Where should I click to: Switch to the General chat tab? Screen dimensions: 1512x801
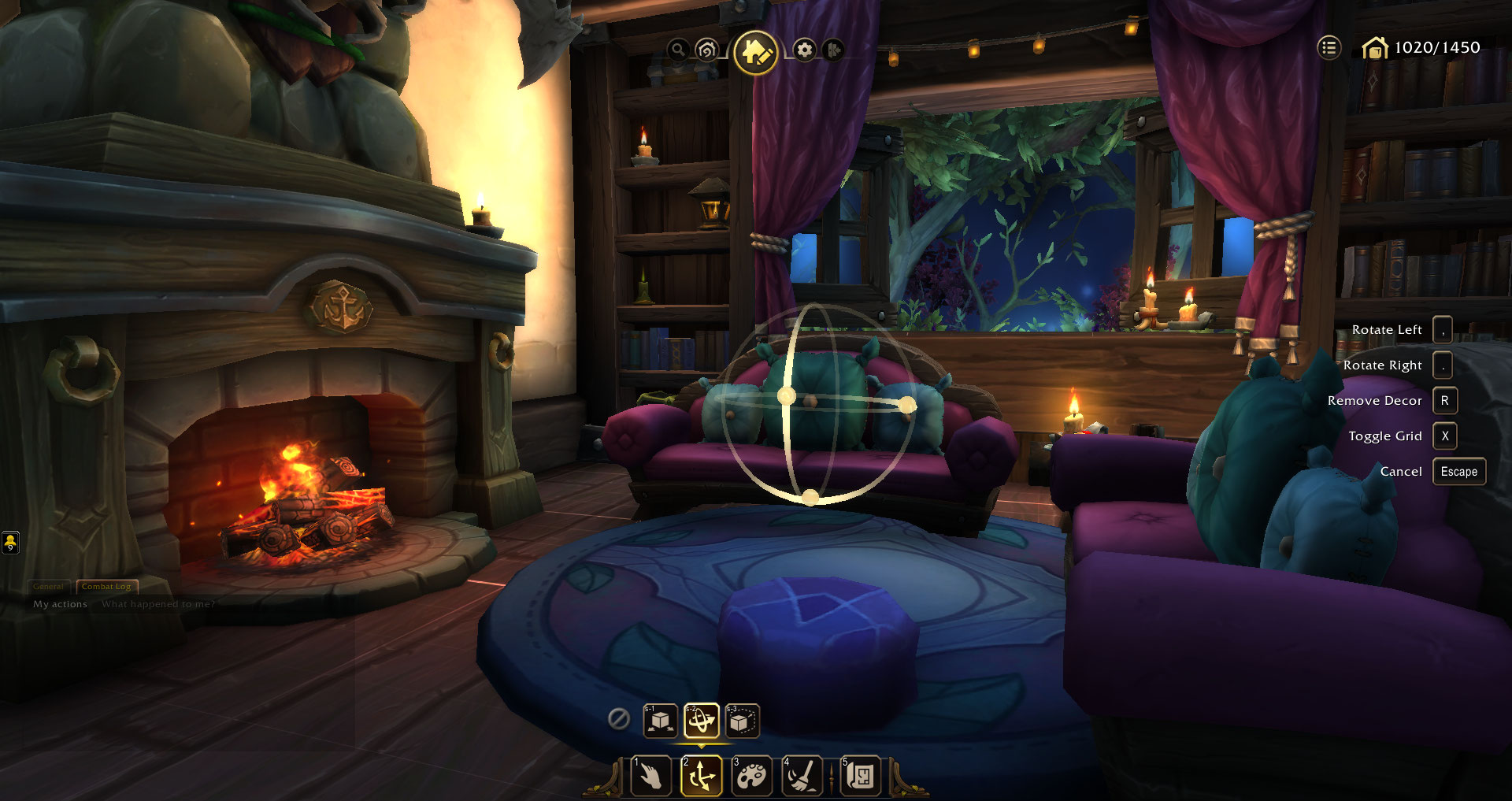[x=49, y=587]
